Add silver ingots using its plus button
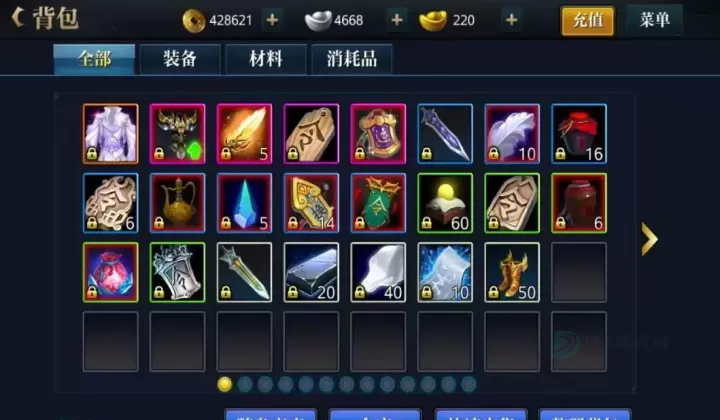The height and width of the screenshot is (420, 720). pyautogui.click(x=397, y=20)
